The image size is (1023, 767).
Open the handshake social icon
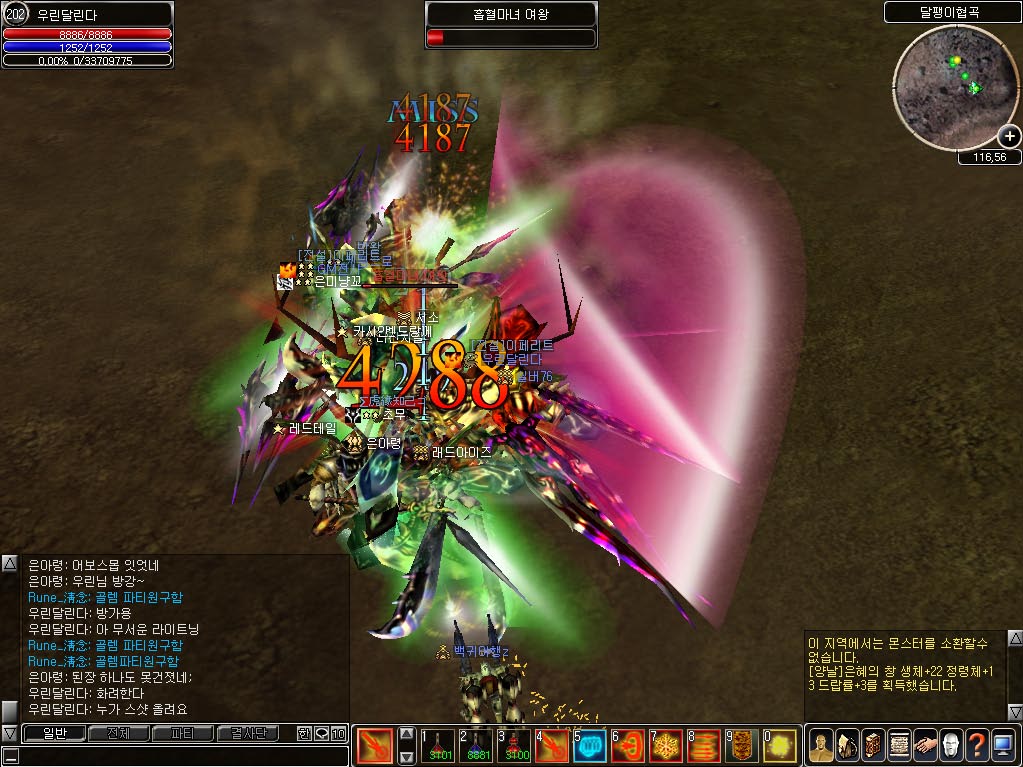(924, 744)
